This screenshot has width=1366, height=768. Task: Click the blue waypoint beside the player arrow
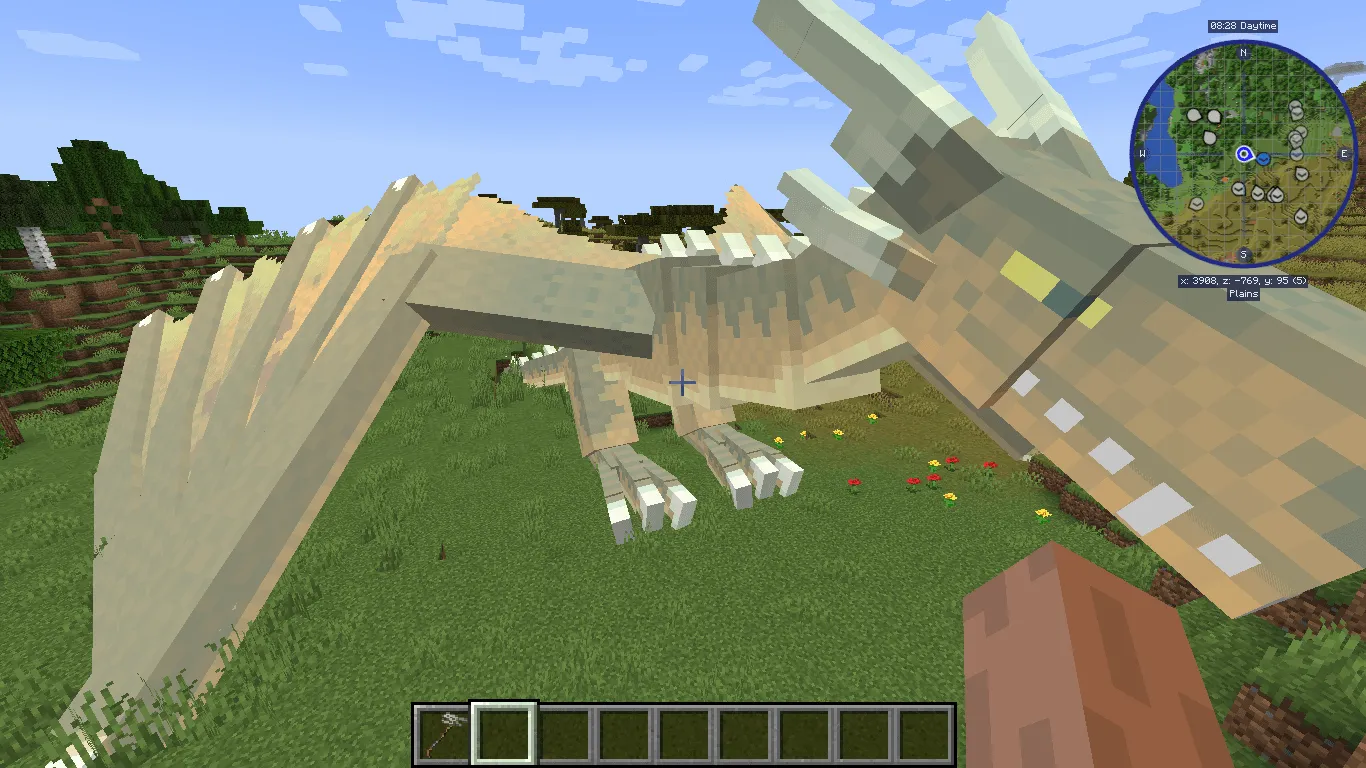pos(1263,159)
